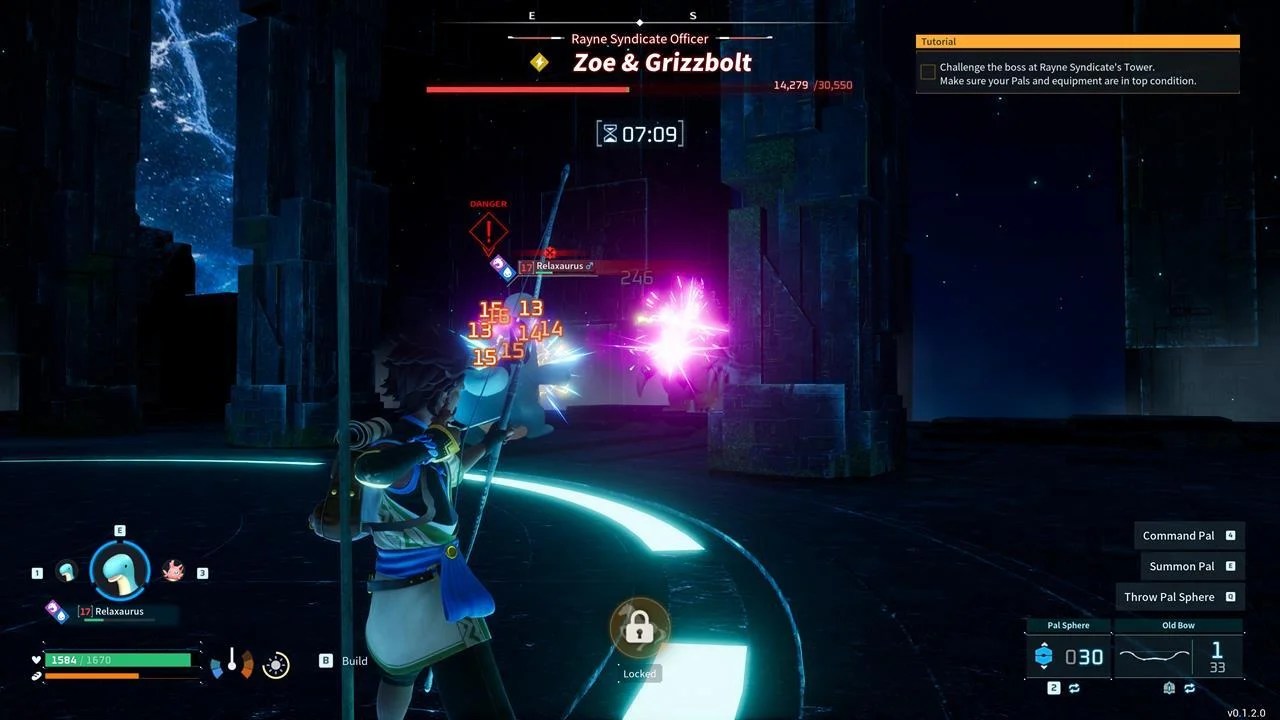Image resolution: width=1280 pixels, height=720 pixels.
Task: Click the cycle arrows under Pal Sphere
Action: [1074, 688]
